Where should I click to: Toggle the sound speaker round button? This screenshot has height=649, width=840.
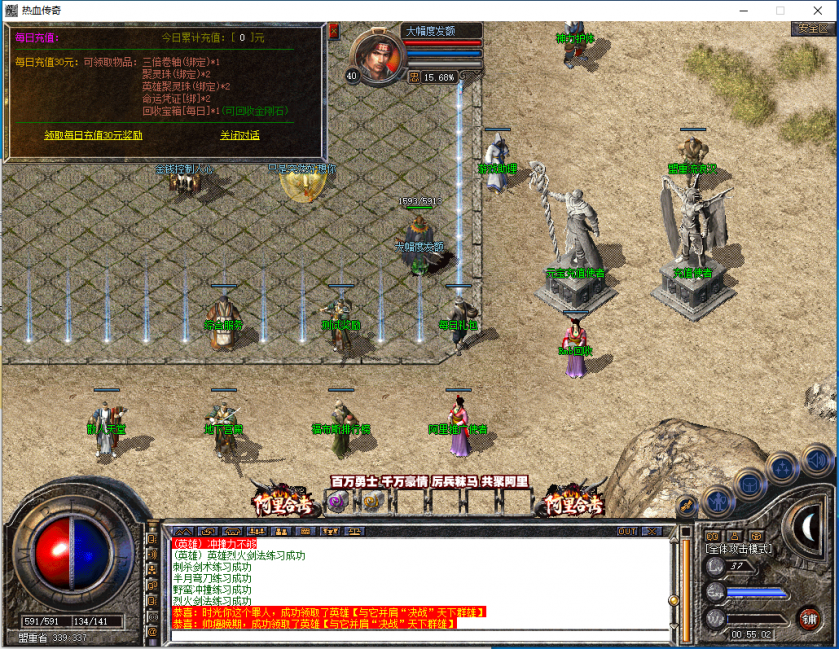tap(817, 460)
